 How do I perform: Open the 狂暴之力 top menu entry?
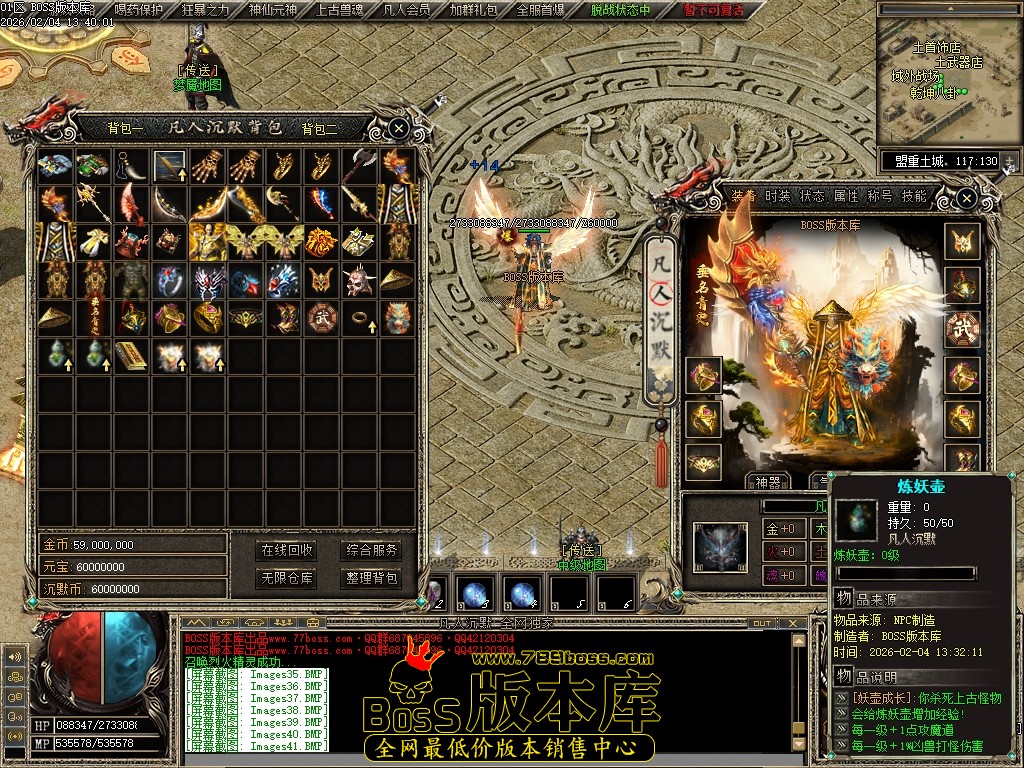point(207,10)
